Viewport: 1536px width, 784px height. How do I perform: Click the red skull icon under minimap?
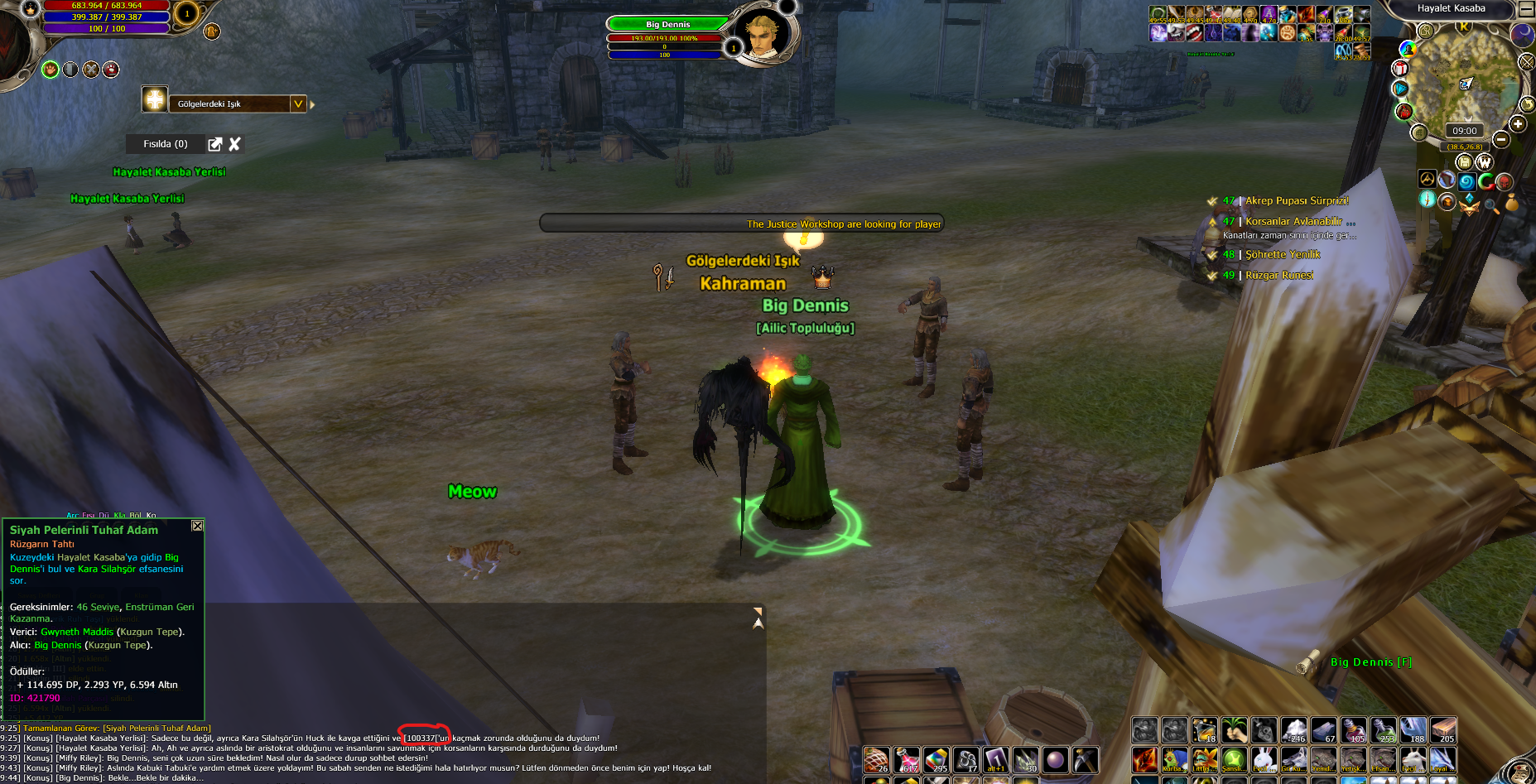(1505, 181)
